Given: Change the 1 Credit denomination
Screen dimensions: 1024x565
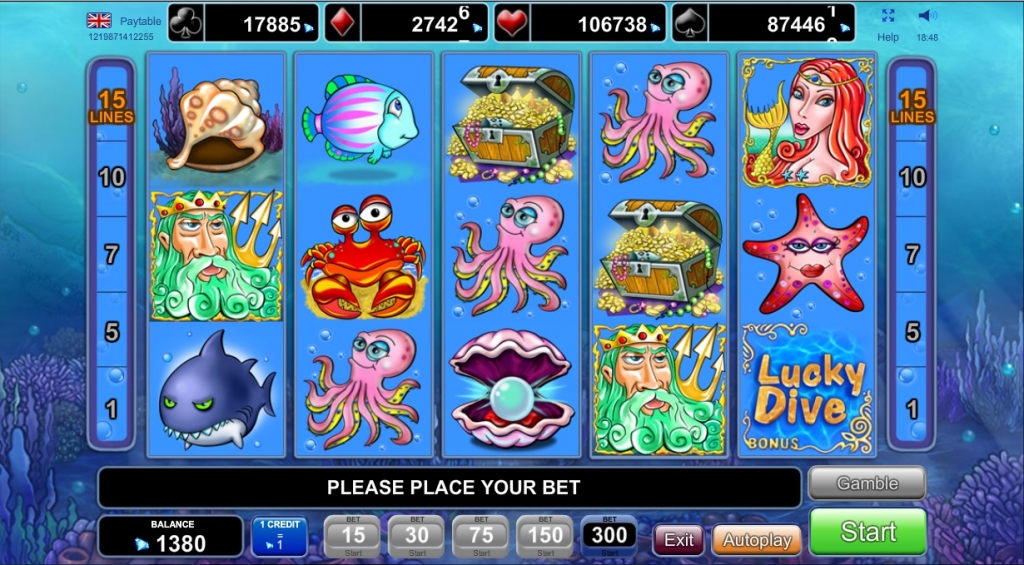Looking at the screenshot, I should [x=279, y=537].
